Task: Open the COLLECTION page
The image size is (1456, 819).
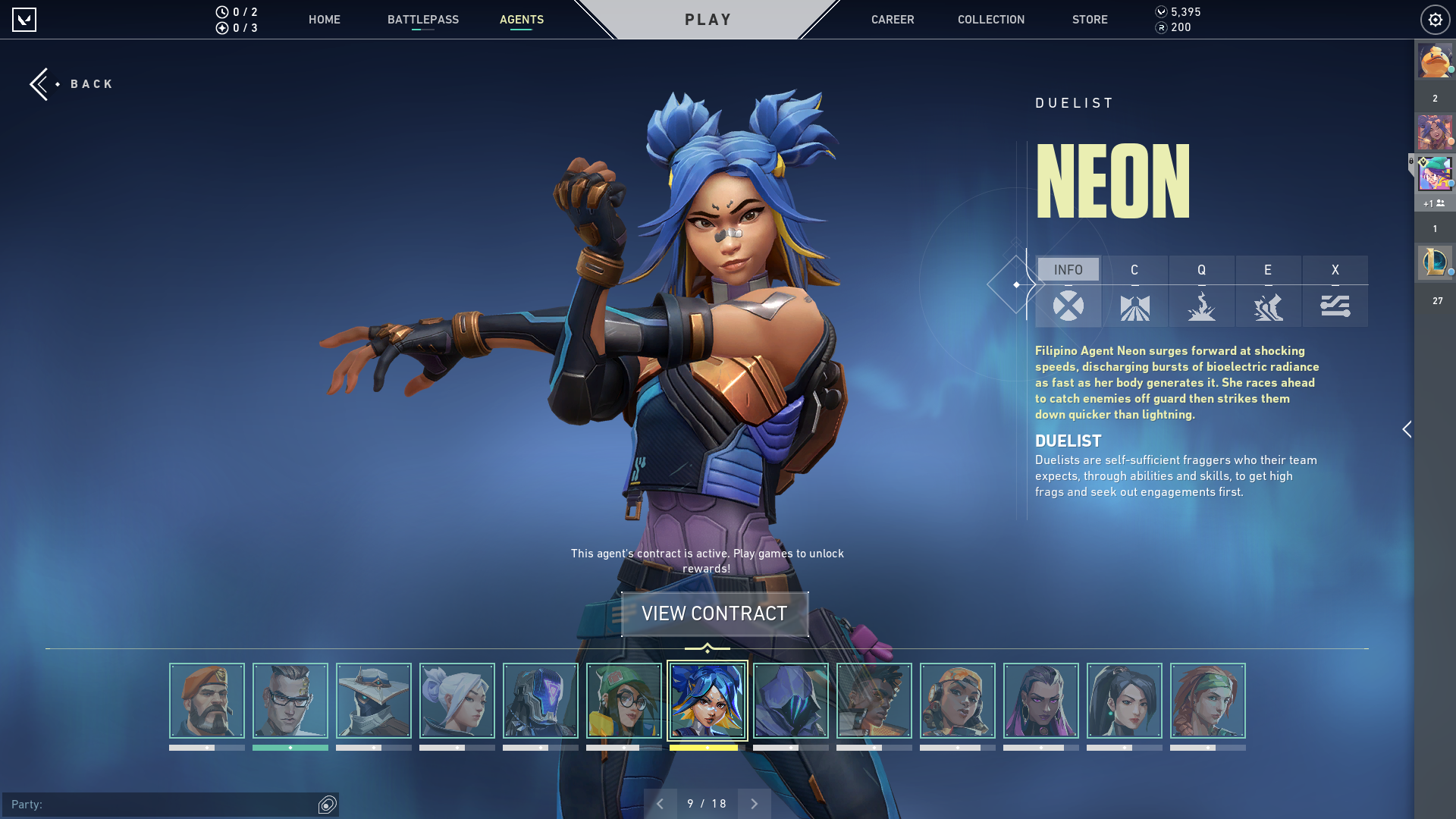Action: 990,20
